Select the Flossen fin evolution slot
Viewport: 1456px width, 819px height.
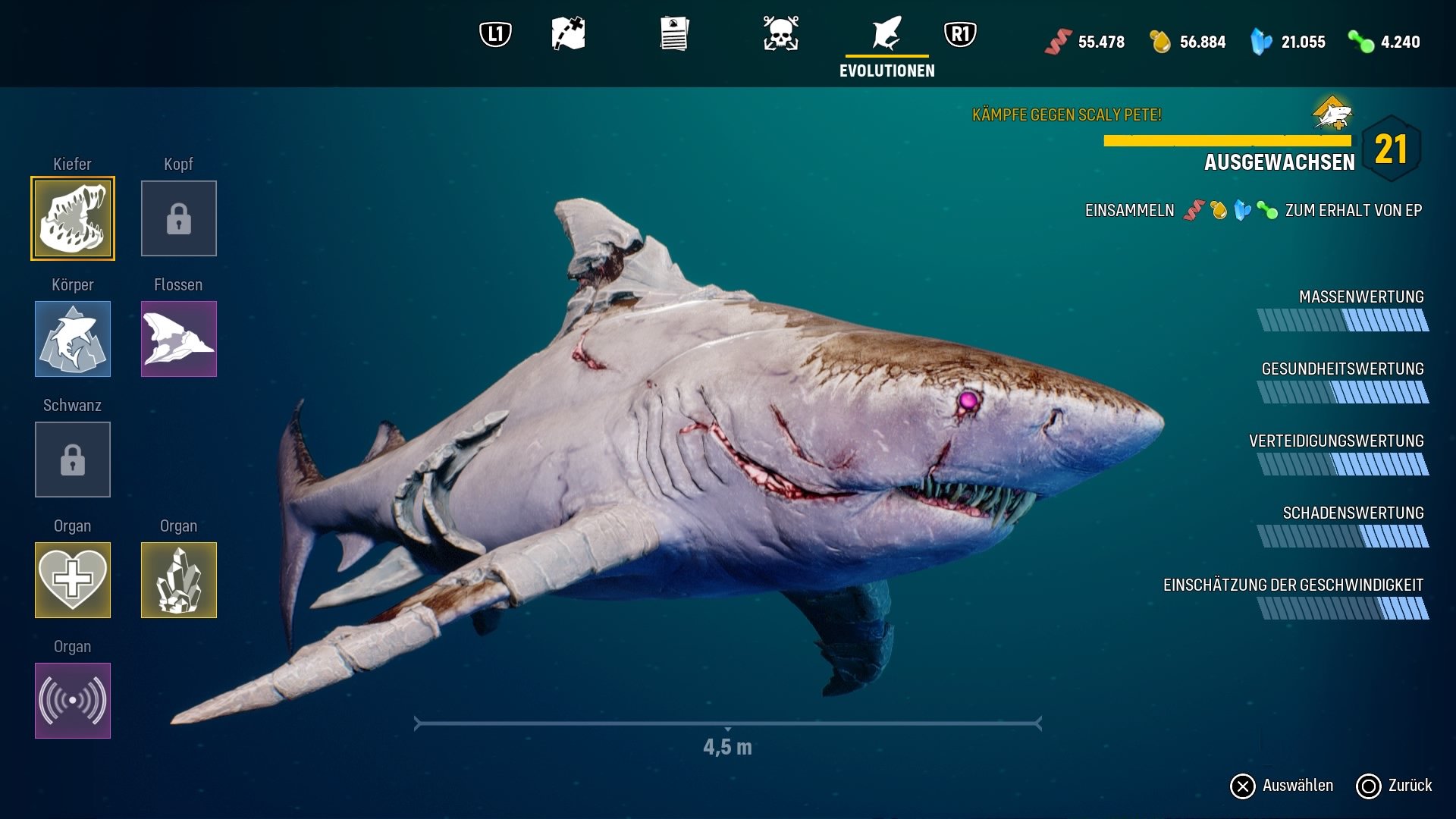[x=179, y=339]
